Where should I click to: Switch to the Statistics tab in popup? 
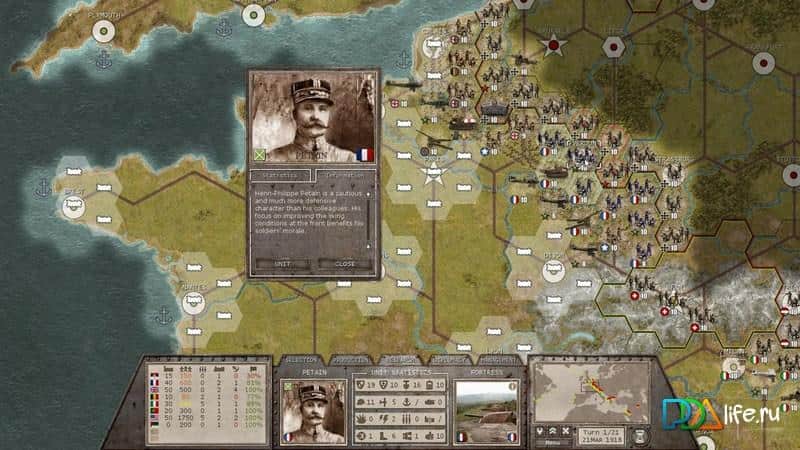[x=280, y=174]
